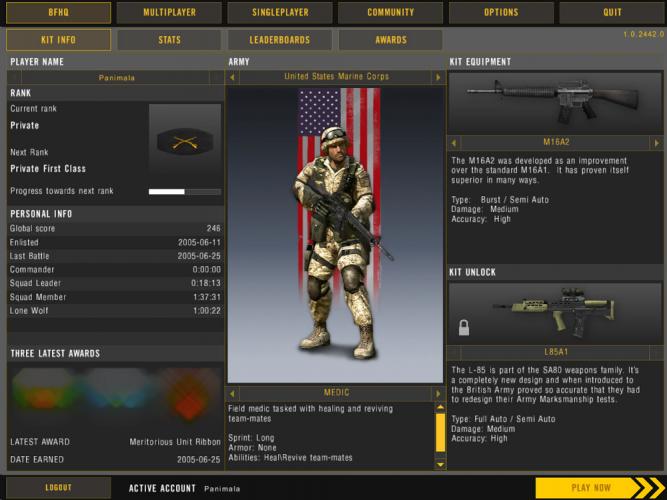The height and width of the screenshot is (500, 667).
Task: Go to the Multiplayer menu
Action: click(x=169, y=13)
